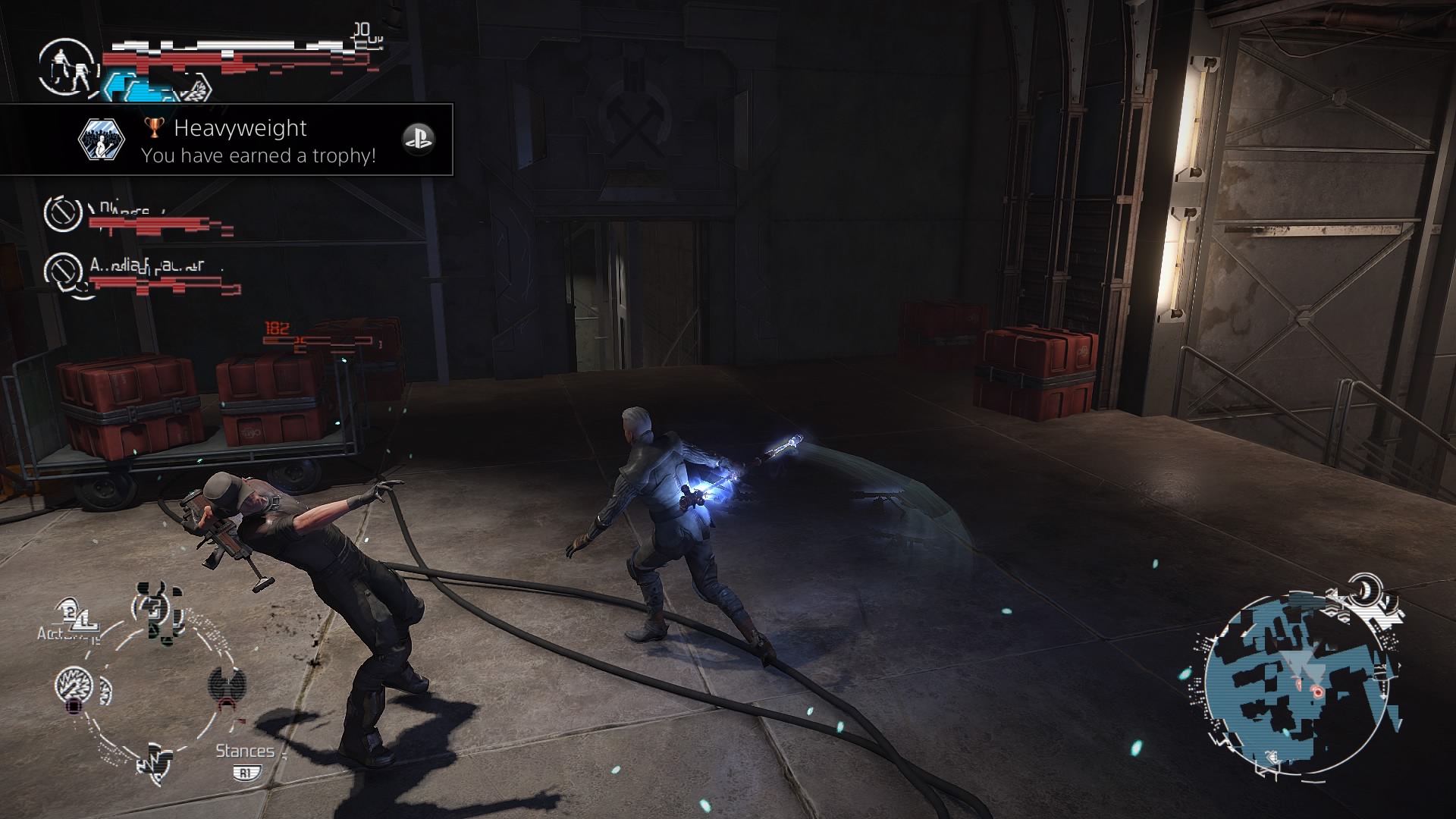Switch to the Stances wheel tab
Viewport: 1456px width, 819px height.
(x=244, y=752)
